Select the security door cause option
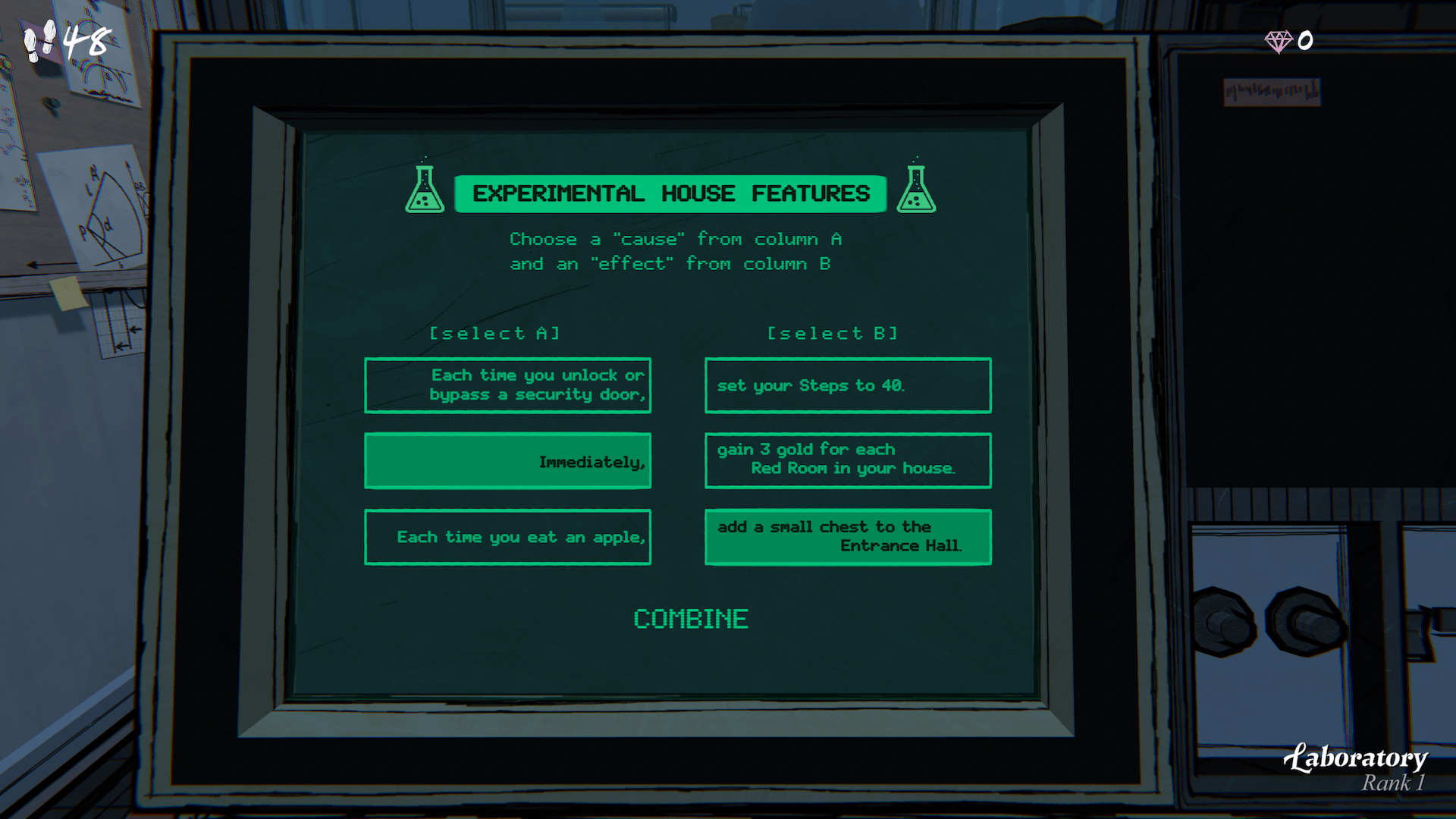The height and width of the screenshot is (819, 1456). coord(507,385)
